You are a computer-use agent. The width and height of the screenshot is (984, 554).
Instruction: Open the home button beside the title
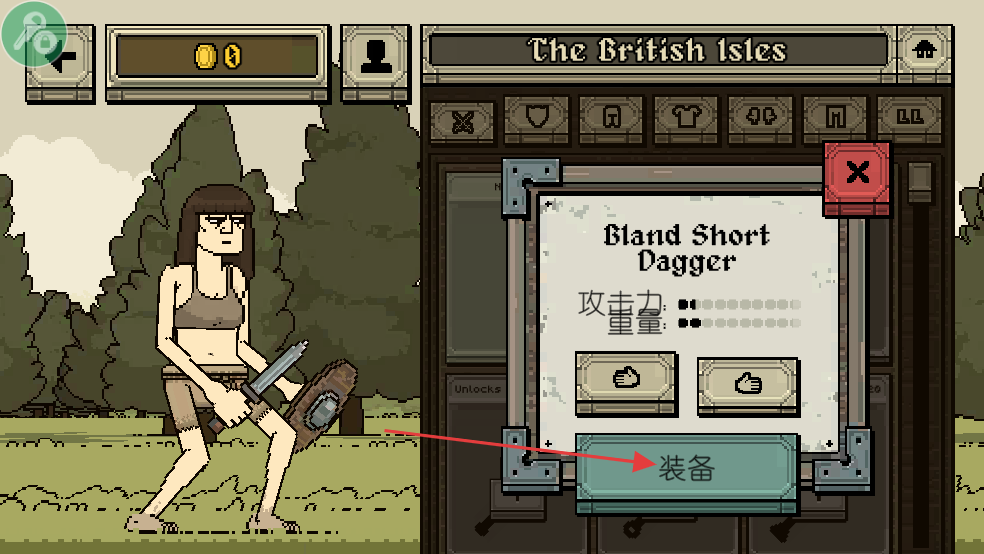click(x=923, y=49)
